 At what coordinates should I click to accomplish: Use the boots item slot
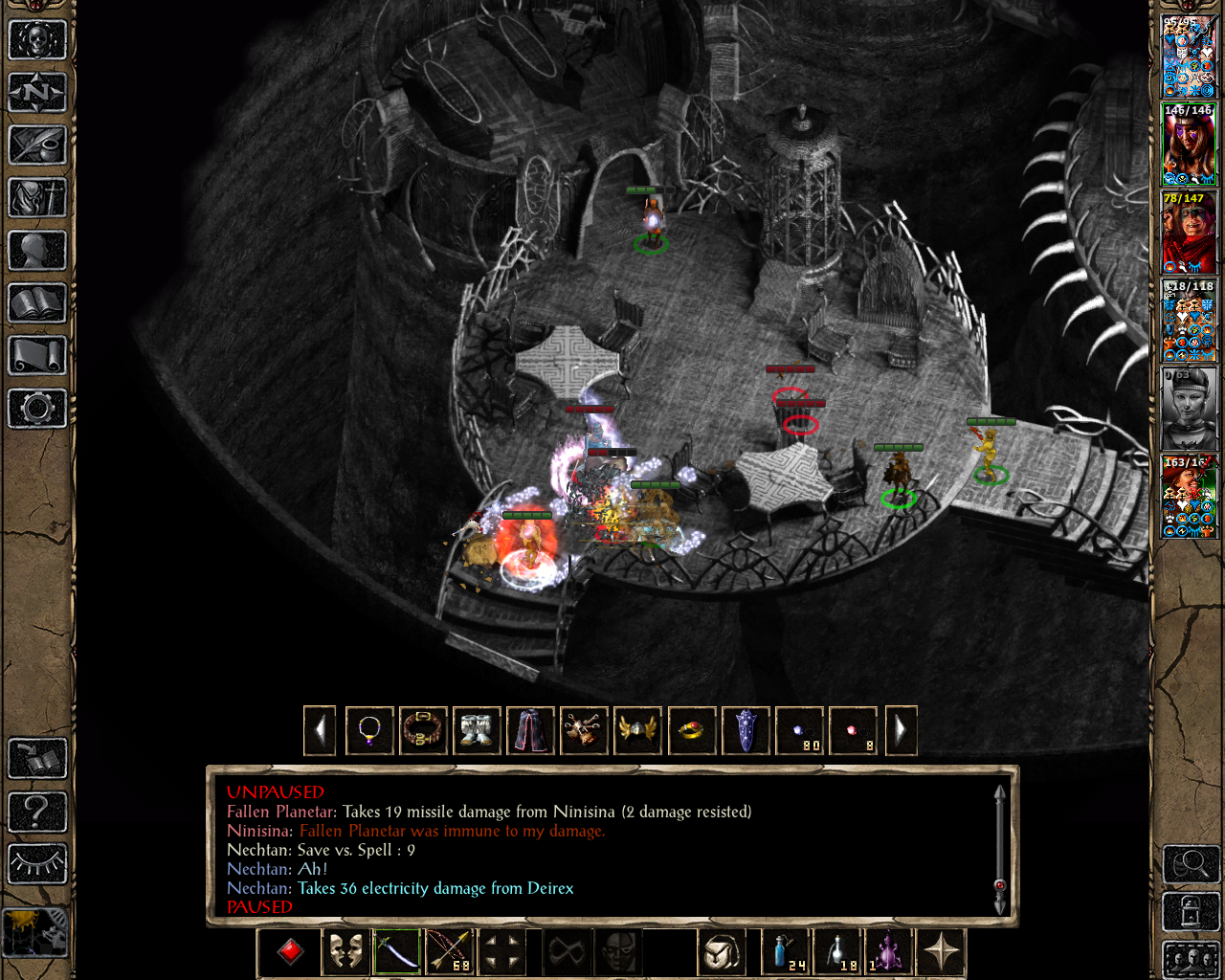[x=477, y=731]
